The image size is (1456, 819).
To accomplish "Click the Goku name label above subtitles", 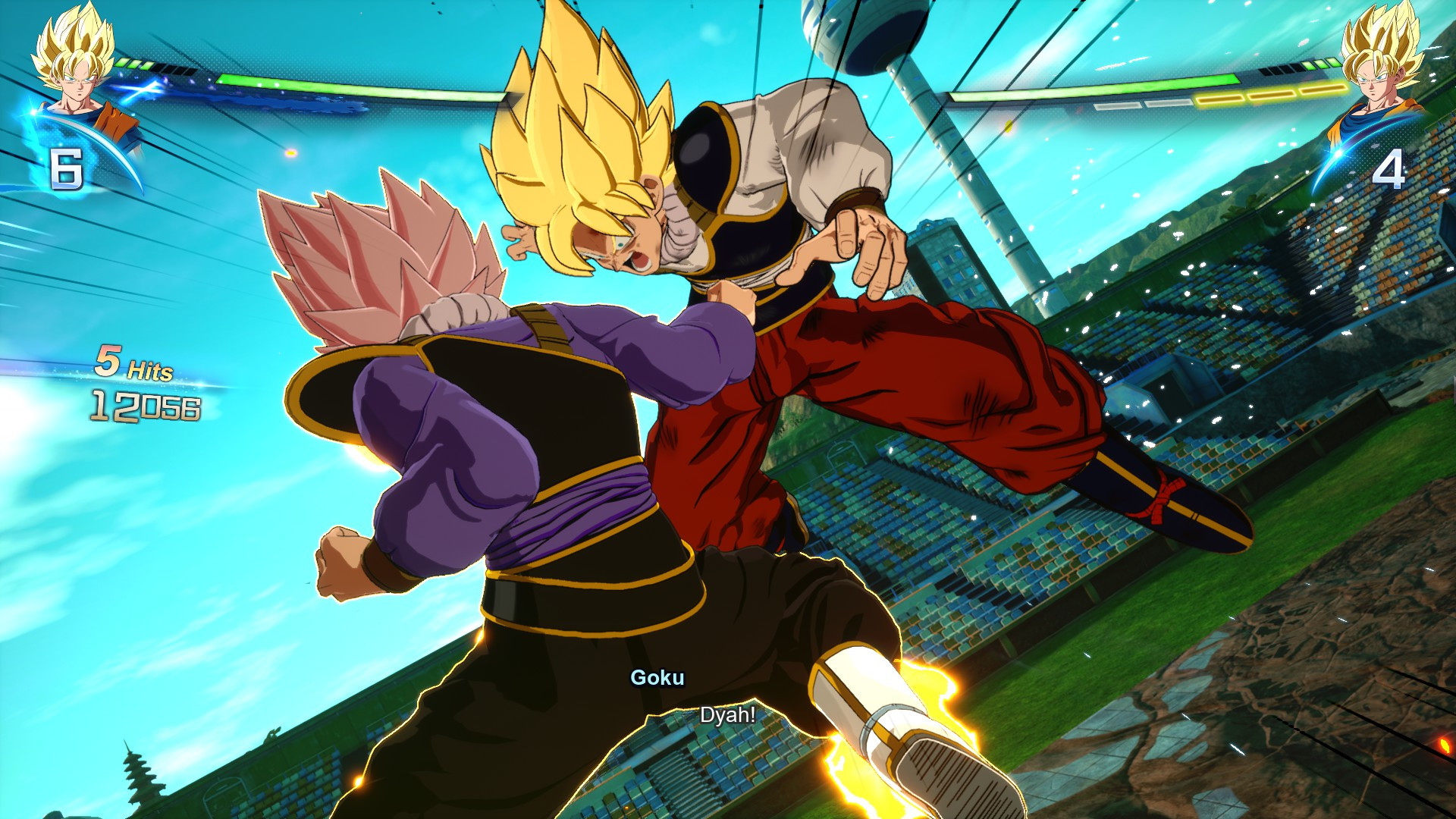I will pyautogui.click(x=658, y=679).
